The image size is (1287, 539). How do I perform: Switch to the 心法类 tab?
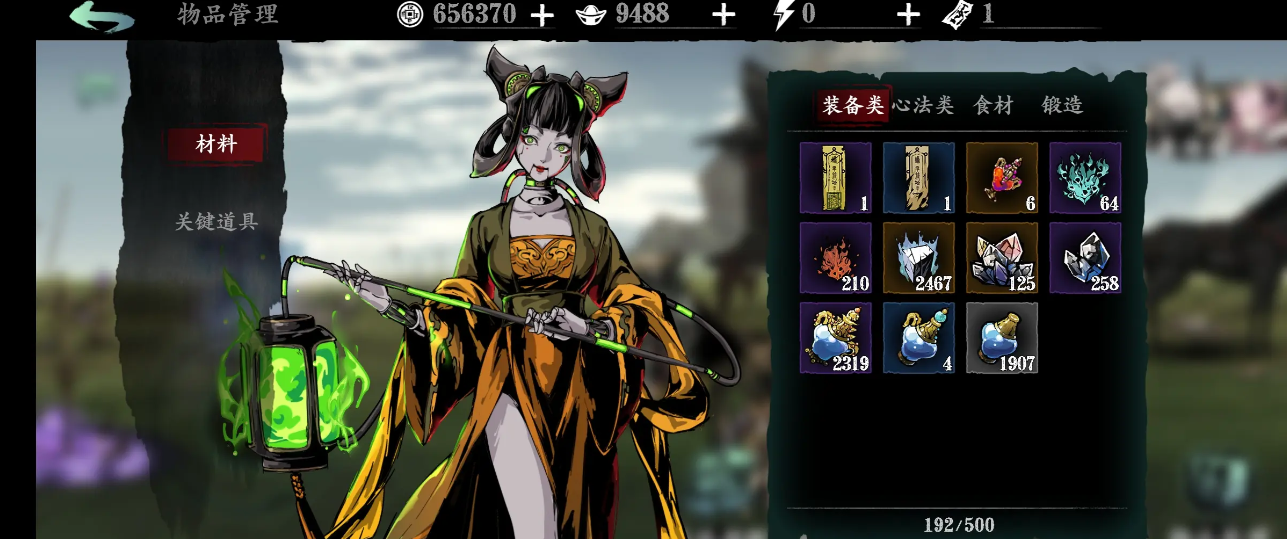[924, 105]
